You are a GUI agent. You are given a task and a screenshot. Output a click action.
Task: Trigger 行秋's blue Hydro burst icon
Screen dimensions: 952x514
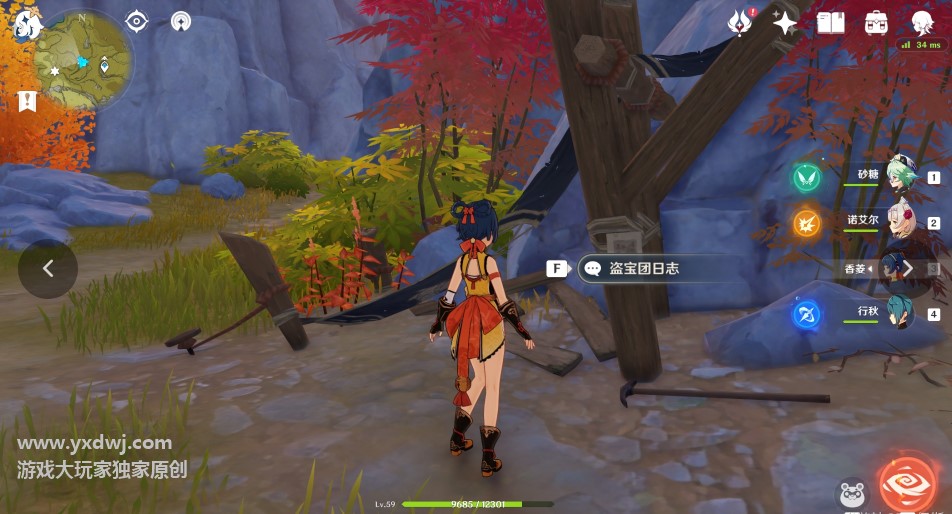(x=807, y=314)
